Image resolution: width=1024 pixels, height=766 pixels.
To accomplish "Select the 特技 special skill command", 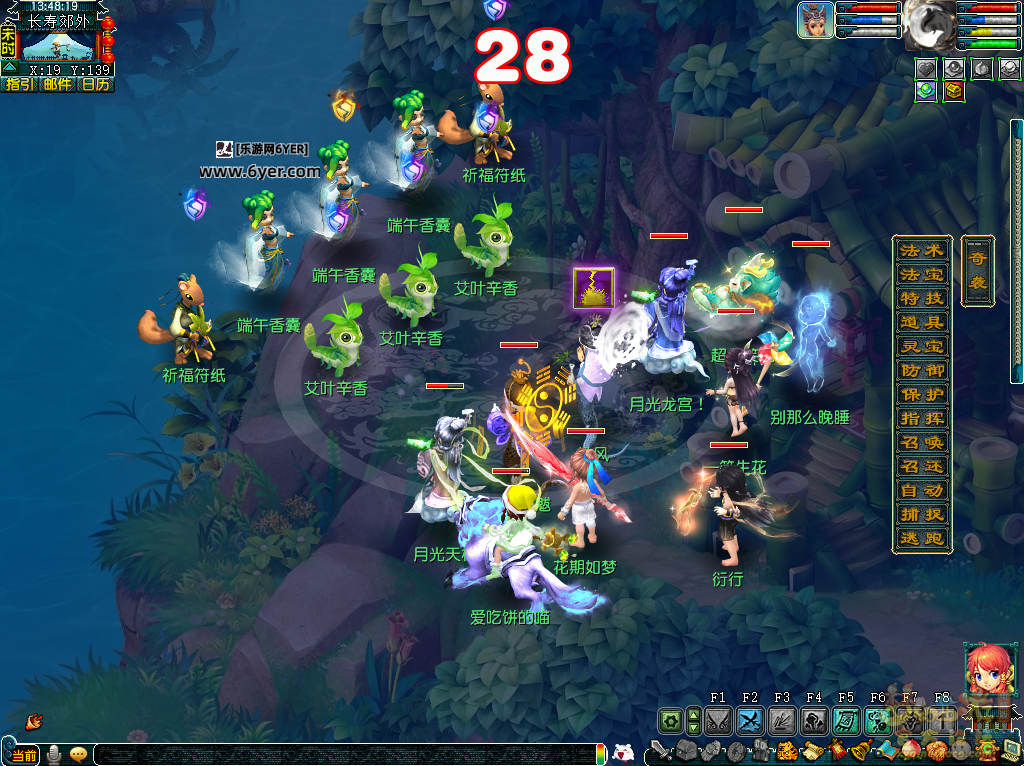I will click(921, 298).
